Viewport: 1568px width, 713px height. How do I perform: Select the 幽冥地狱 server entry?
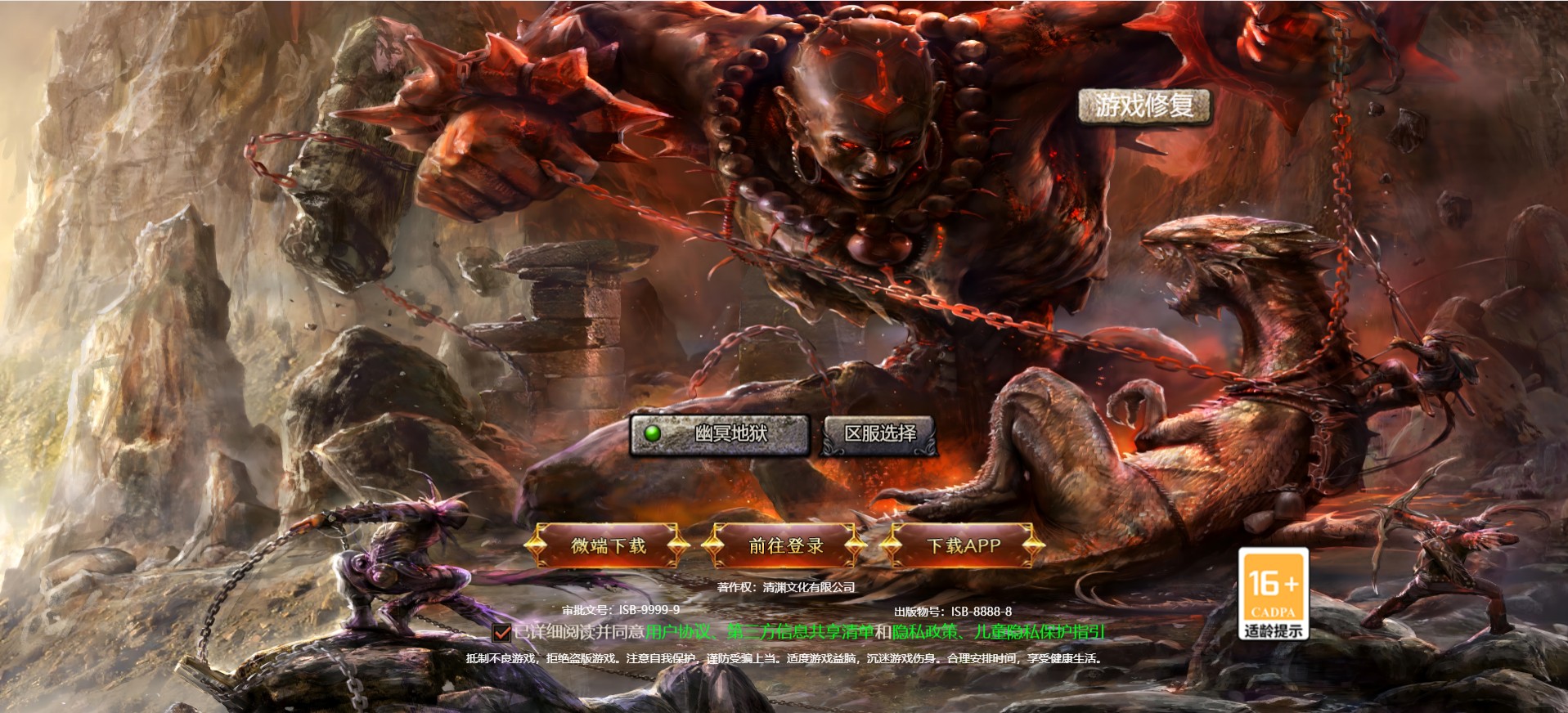click(x=719, y=433)
